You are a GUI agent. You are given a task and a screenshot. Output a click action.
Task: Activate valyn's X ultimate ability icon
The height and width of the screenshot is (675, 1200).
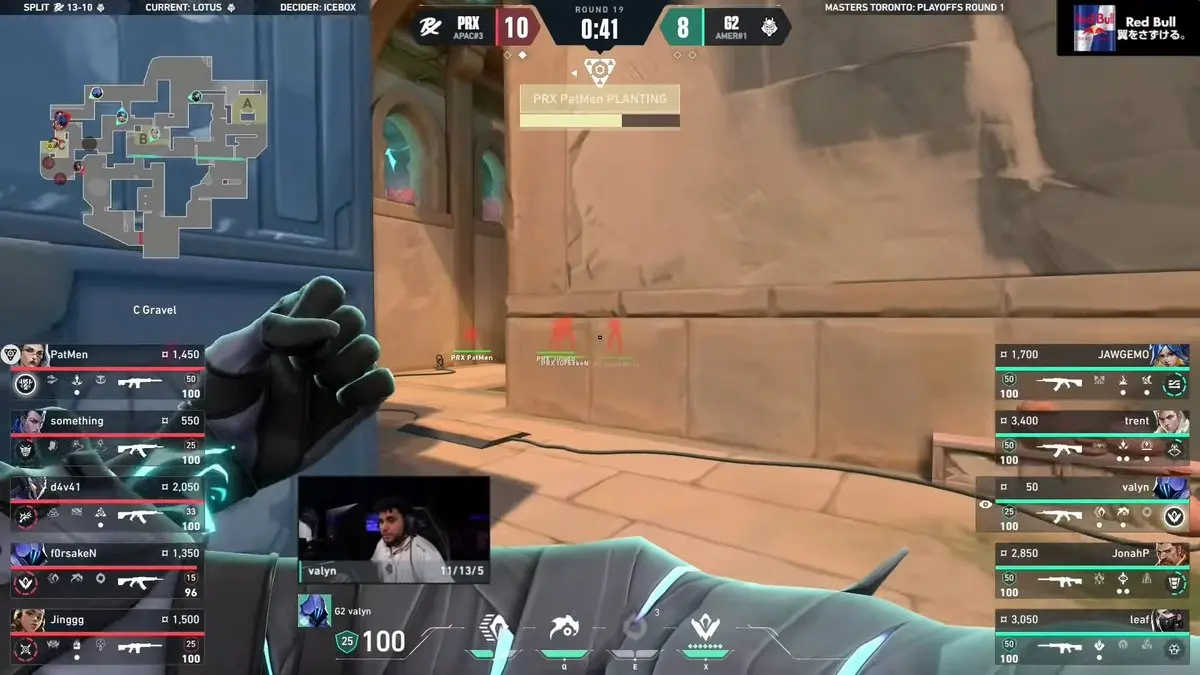click(x=705, y=630)
